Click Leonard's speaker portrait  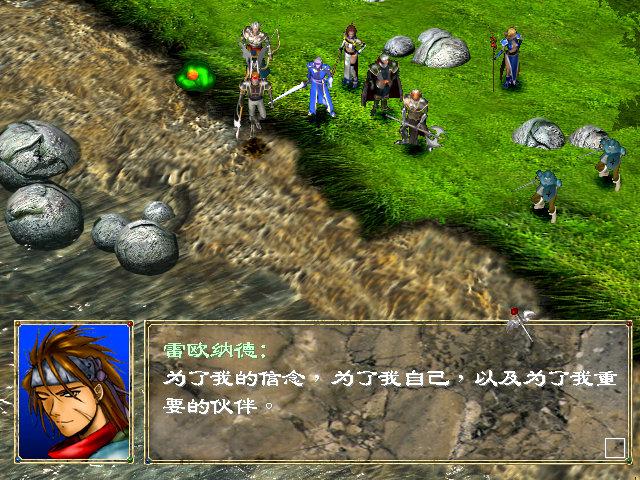[x=73, y=392]
